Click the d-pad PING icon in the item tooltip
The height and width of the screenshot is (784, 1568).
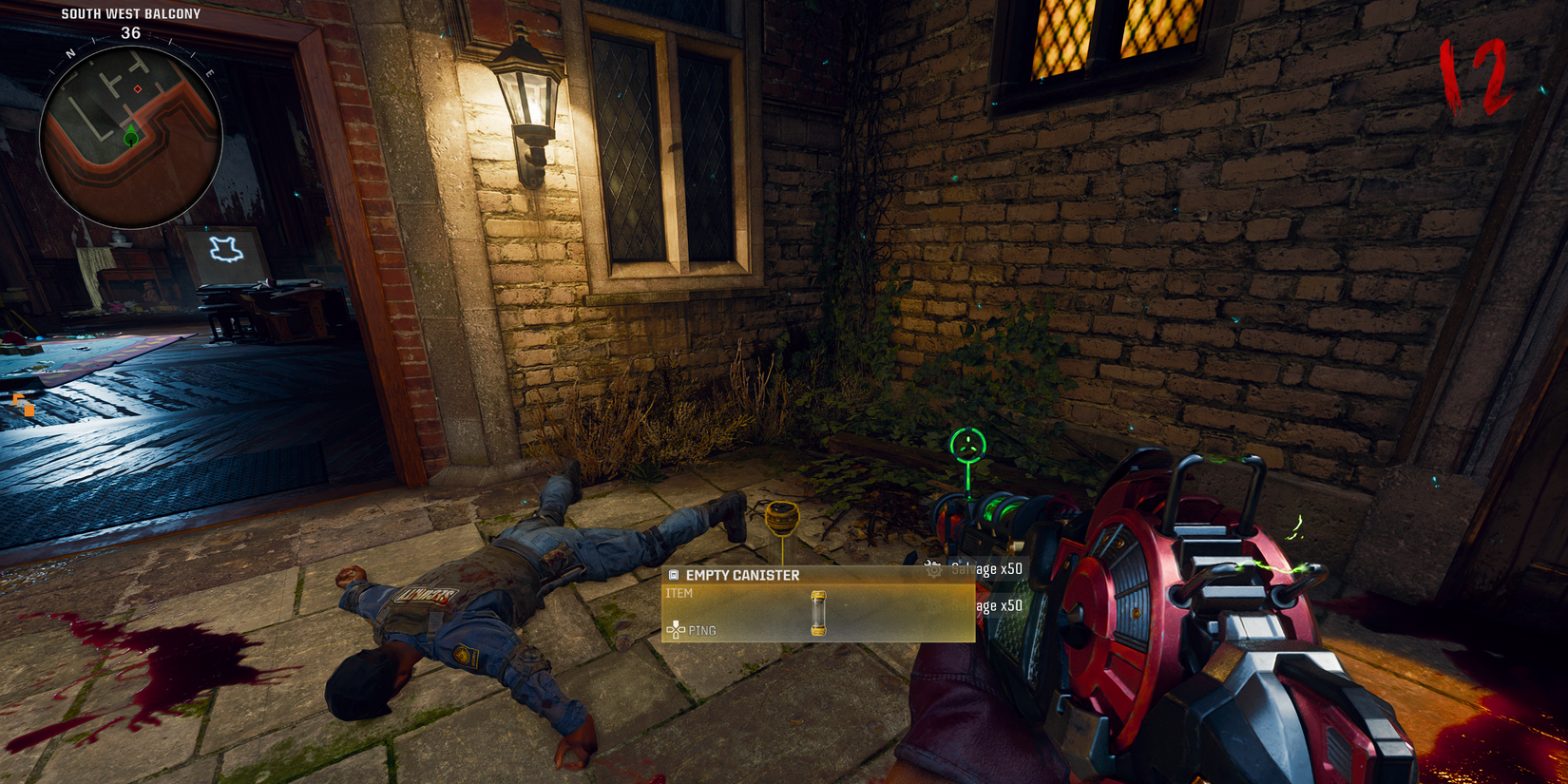click(x=675, y=630)
